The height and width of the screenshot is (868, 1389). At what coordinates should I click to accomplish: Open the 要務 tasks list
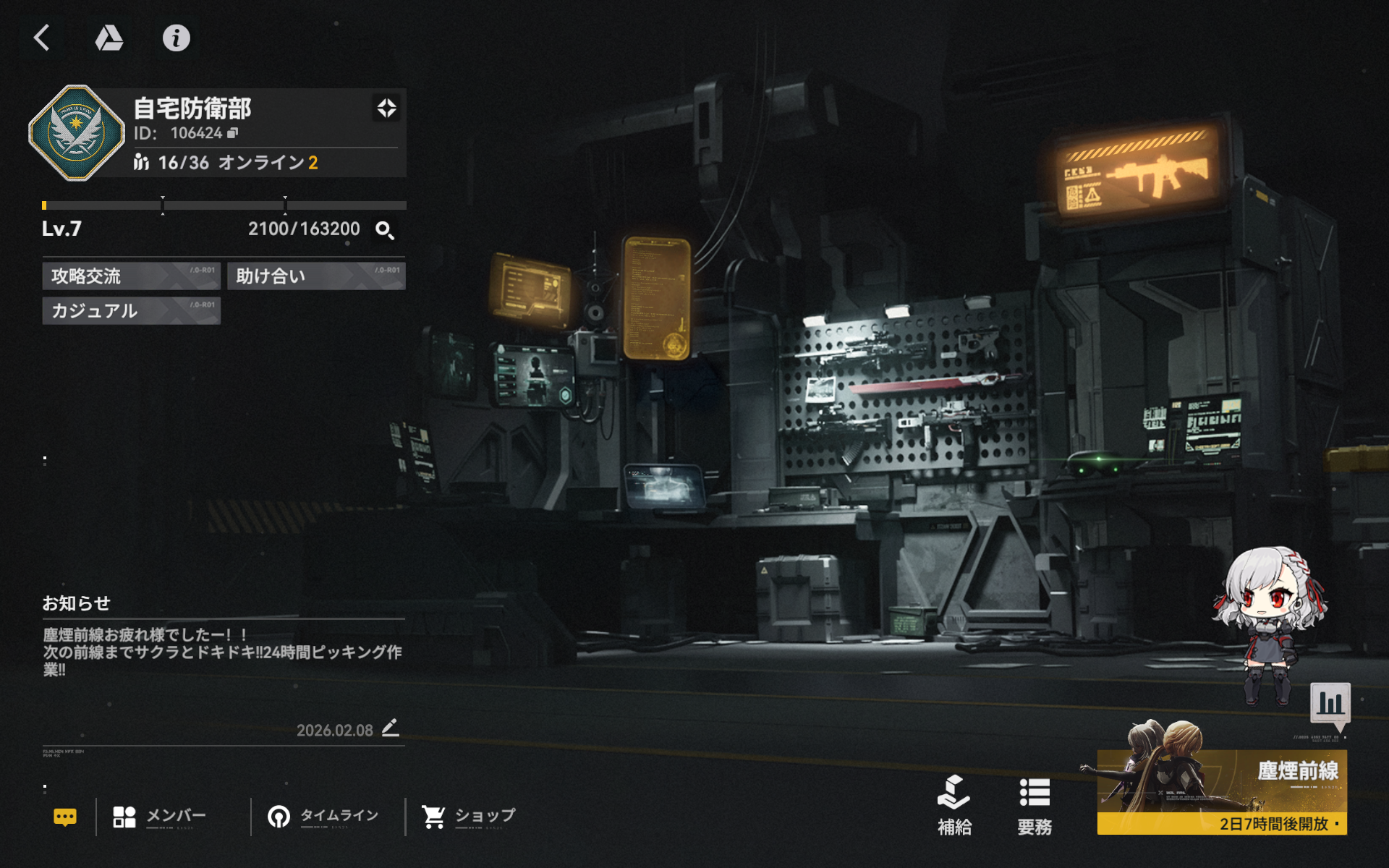click(1035, 805)
